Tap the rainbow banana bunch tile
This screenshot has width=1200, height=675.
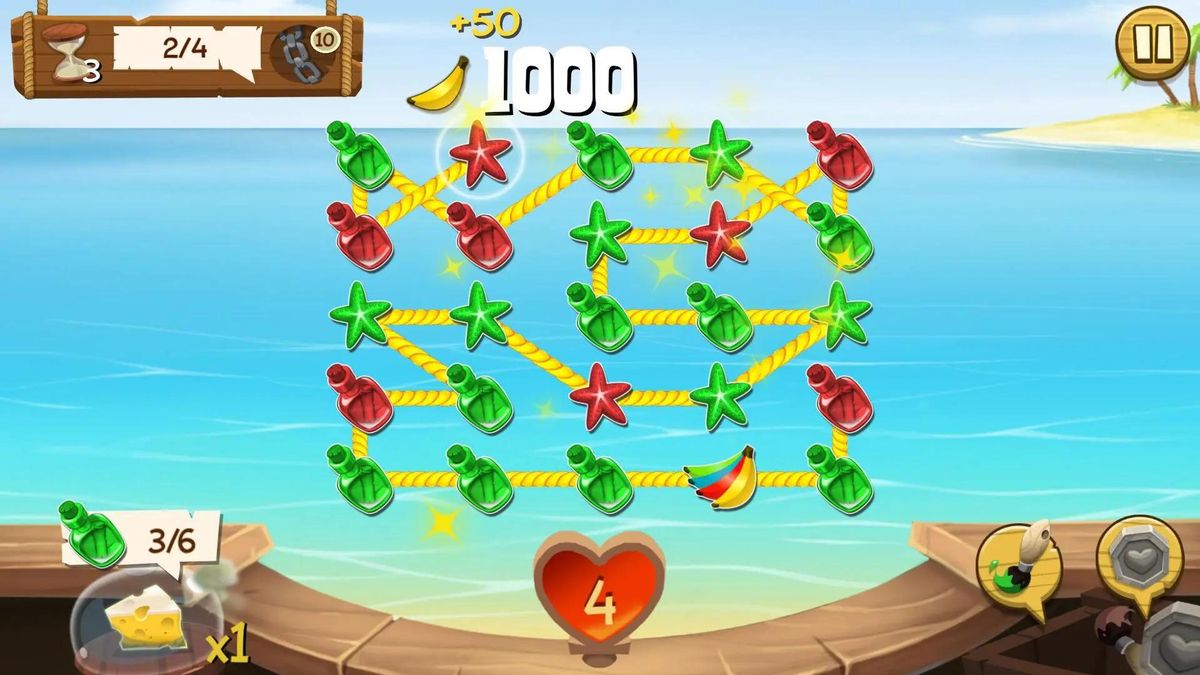(720, 477)
